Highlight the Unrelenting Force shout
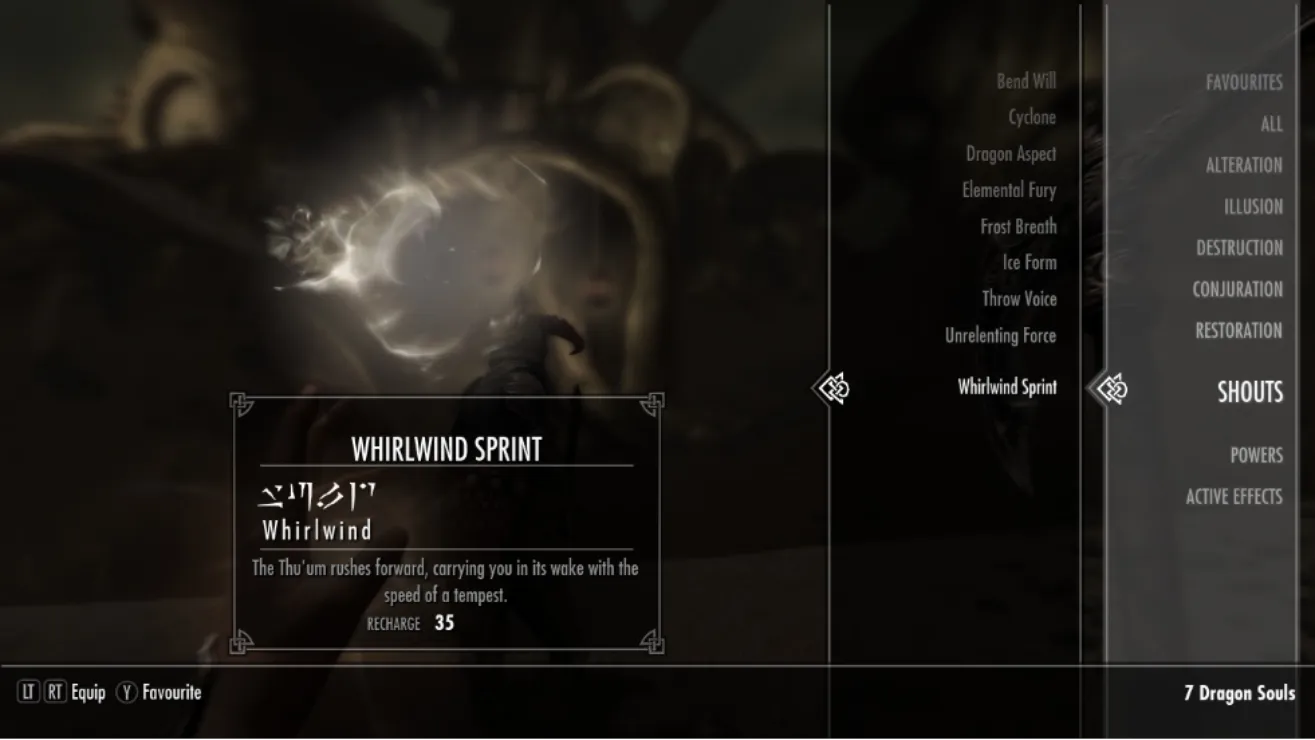The image size is (1315, 740). (x=1000, y=336)
